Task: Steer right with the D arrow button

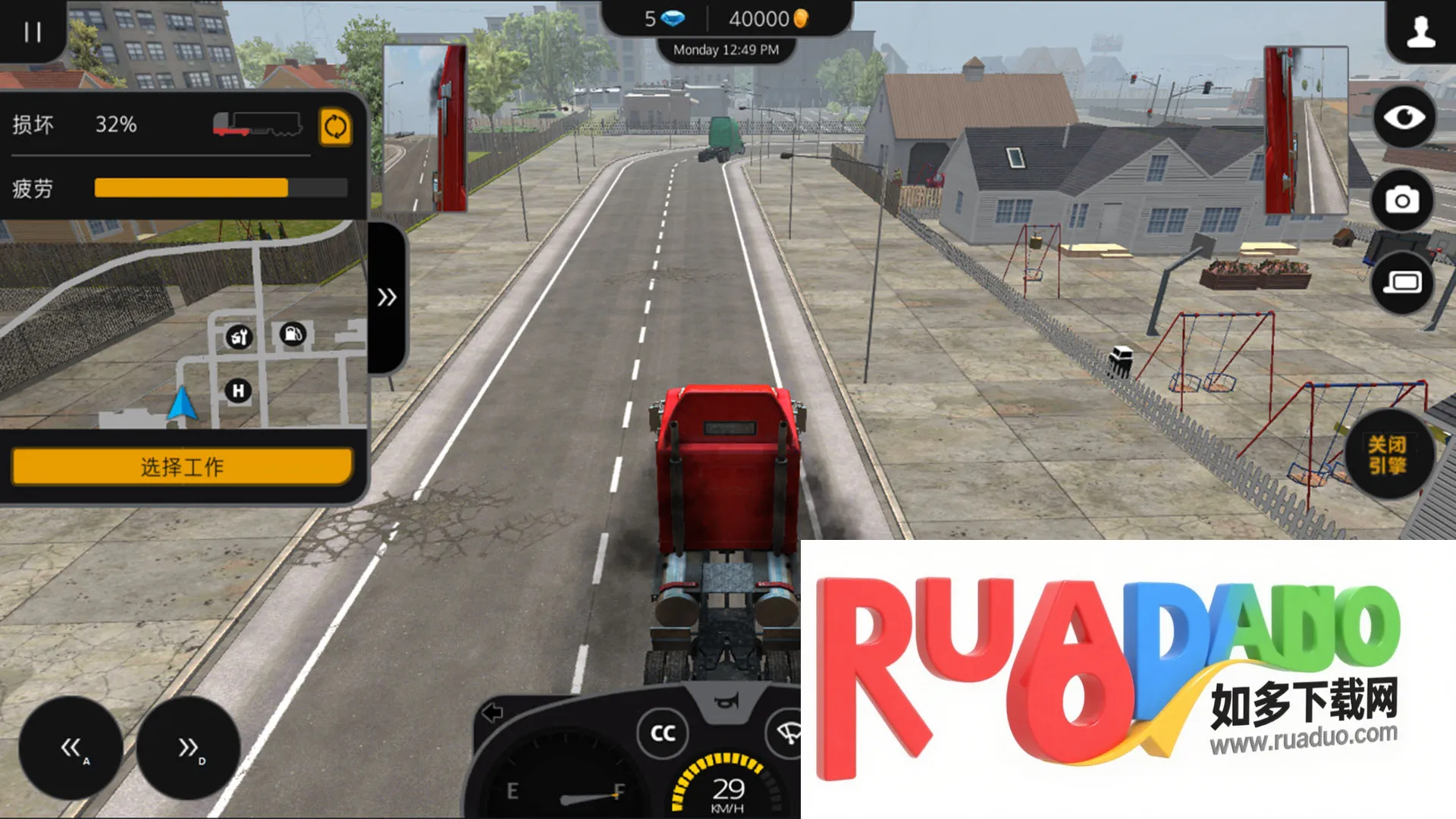Action: [188, 748]
